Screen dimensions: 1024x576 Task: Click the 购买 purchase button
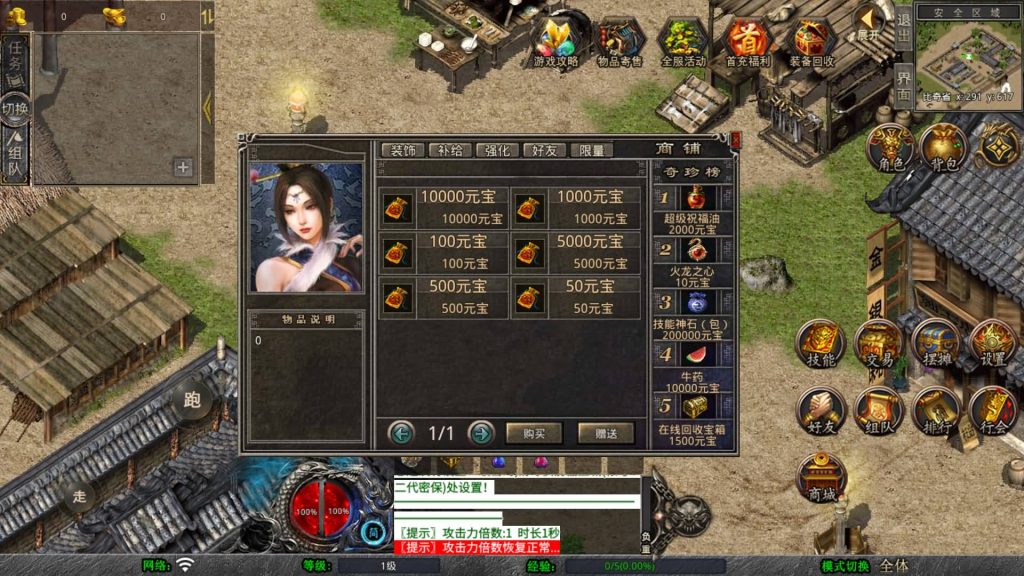point(534,433)
